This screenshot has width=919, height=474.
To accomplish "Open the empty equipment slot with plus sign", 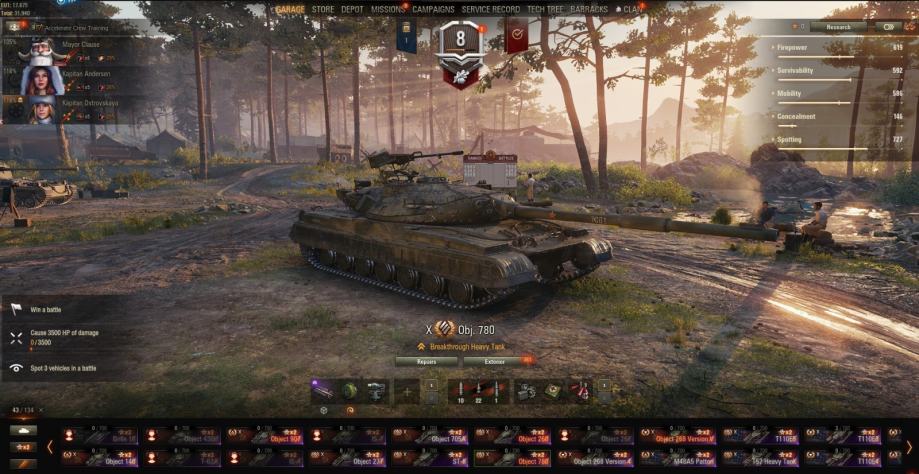I will pyautogui.click(x=406, y=391).
